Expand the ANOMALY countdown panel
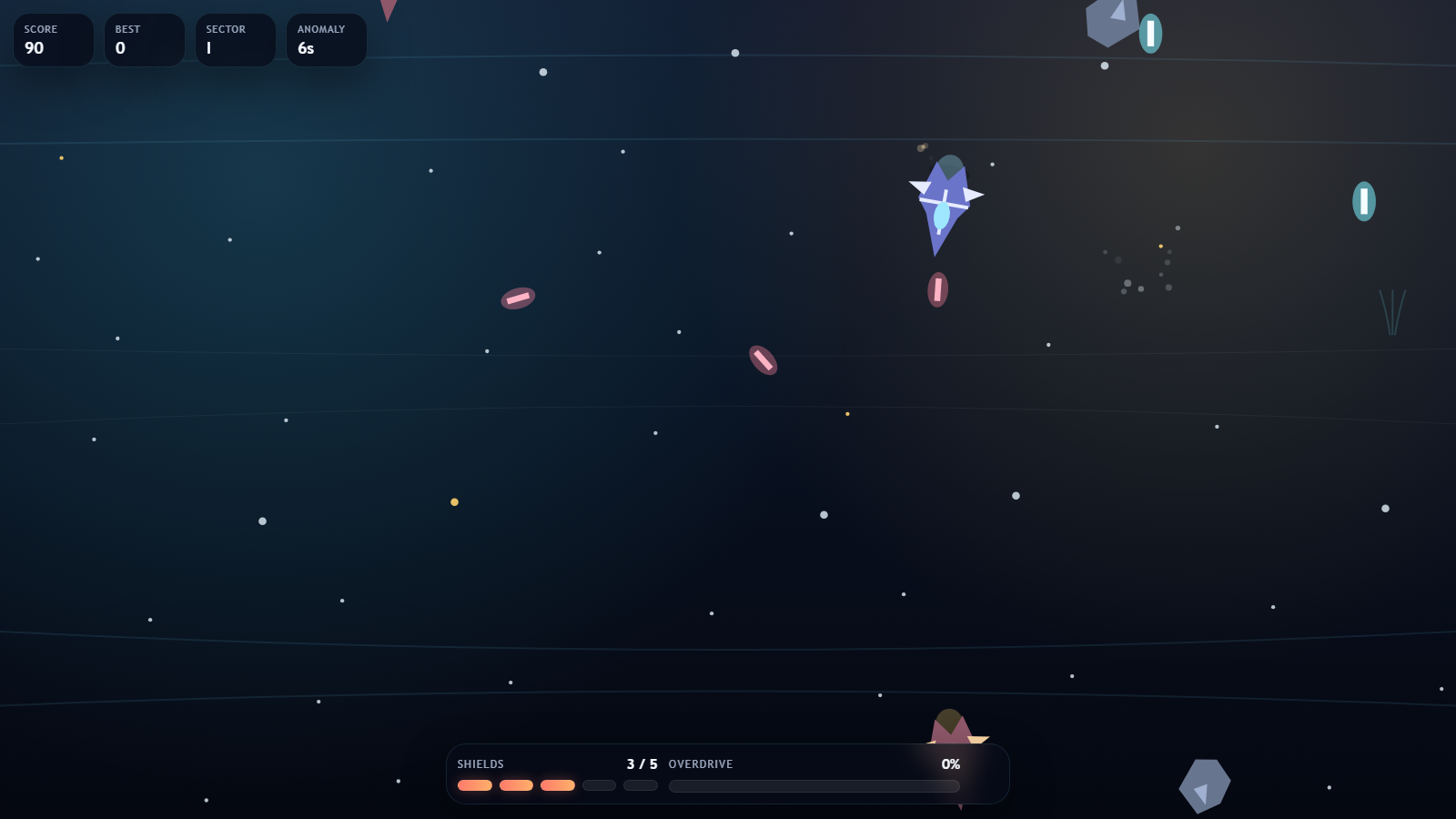This screenshot has width=1456, height=819. [x=326, y=39]
